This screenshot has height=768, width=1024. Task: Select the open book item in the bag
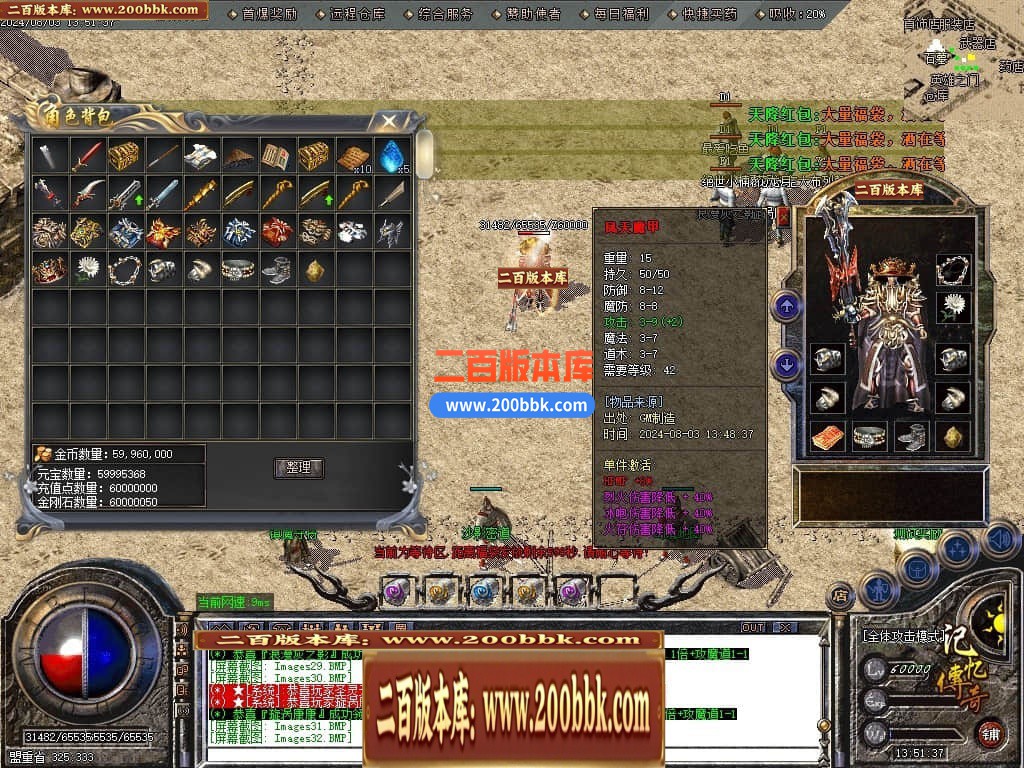(277, 155)
